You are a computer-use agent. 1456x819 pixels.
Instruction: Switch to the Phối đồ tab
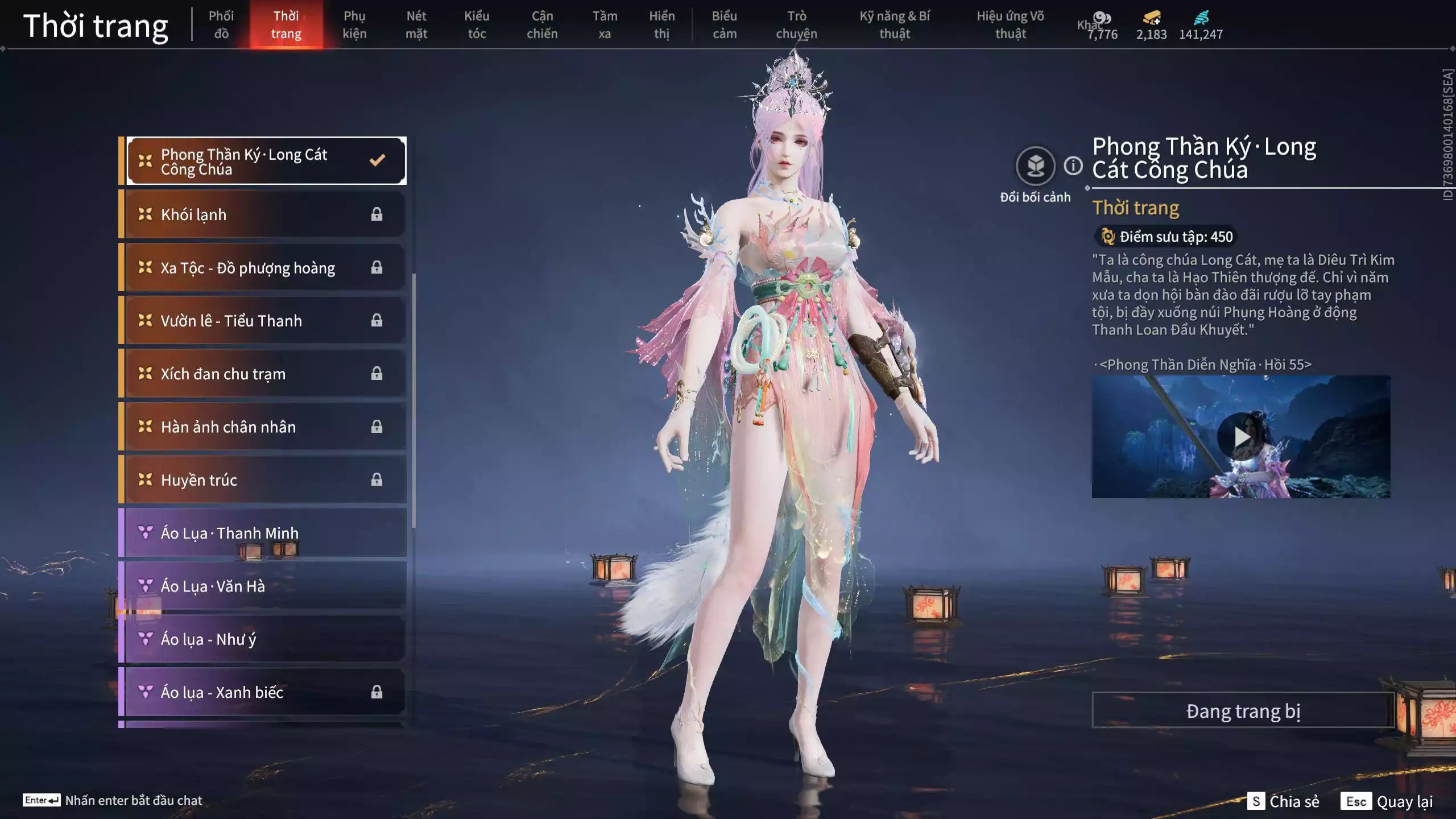click(221, 24)
